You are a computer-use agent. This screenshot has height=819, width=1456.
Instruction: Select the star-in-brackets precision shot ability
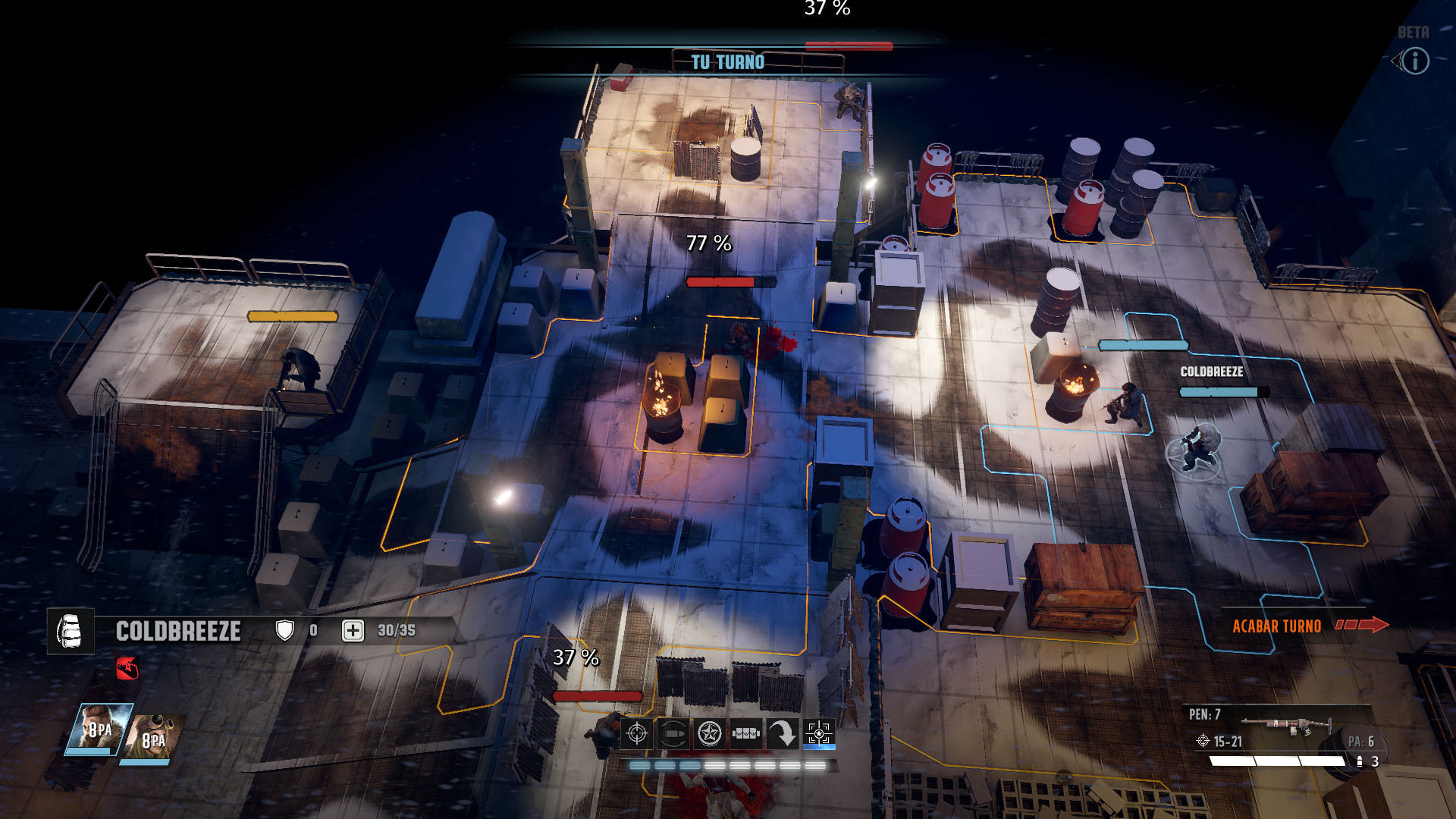point(819,733)
